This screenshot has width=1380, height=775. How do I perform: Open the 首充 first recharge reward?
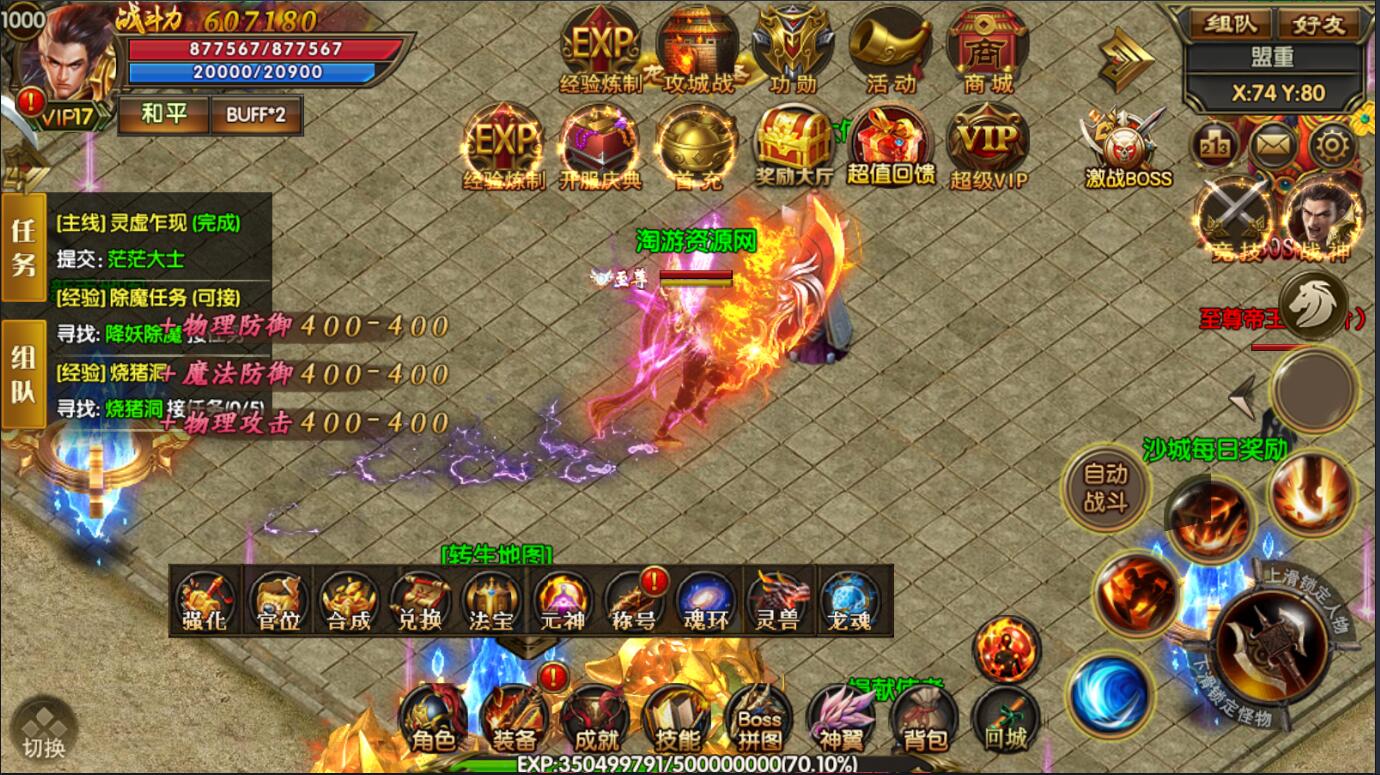click(x=697, y=149)
